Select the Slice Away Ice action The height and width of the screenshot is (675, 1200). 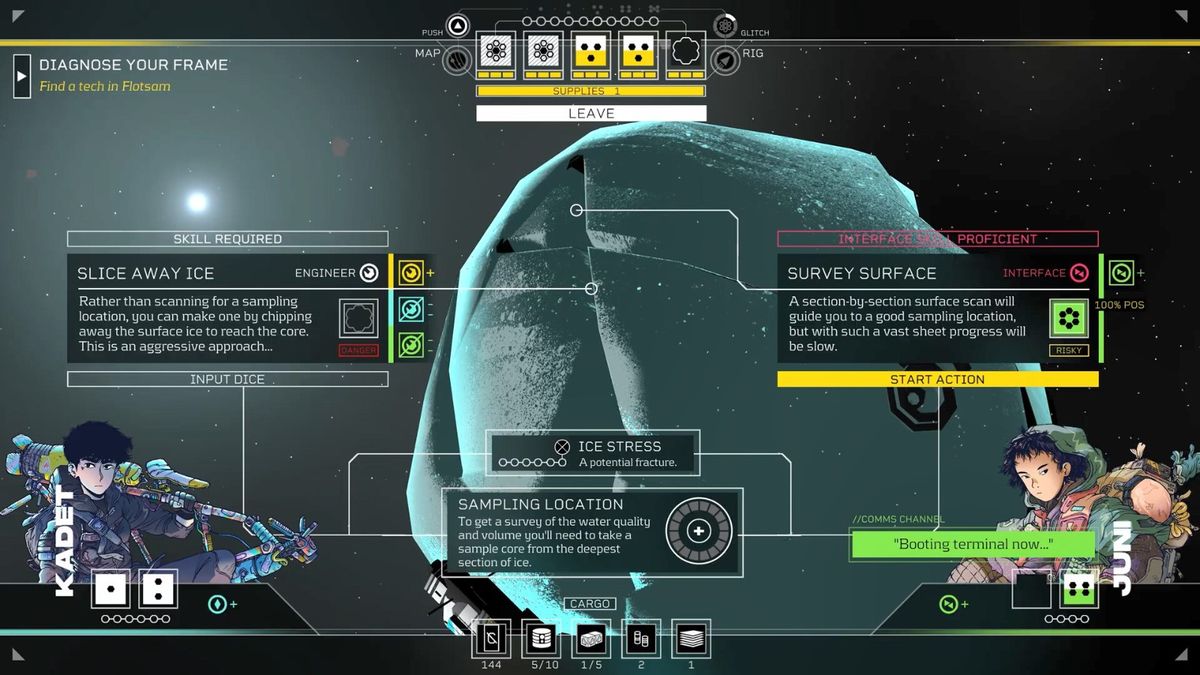click(x=228, y=308)
